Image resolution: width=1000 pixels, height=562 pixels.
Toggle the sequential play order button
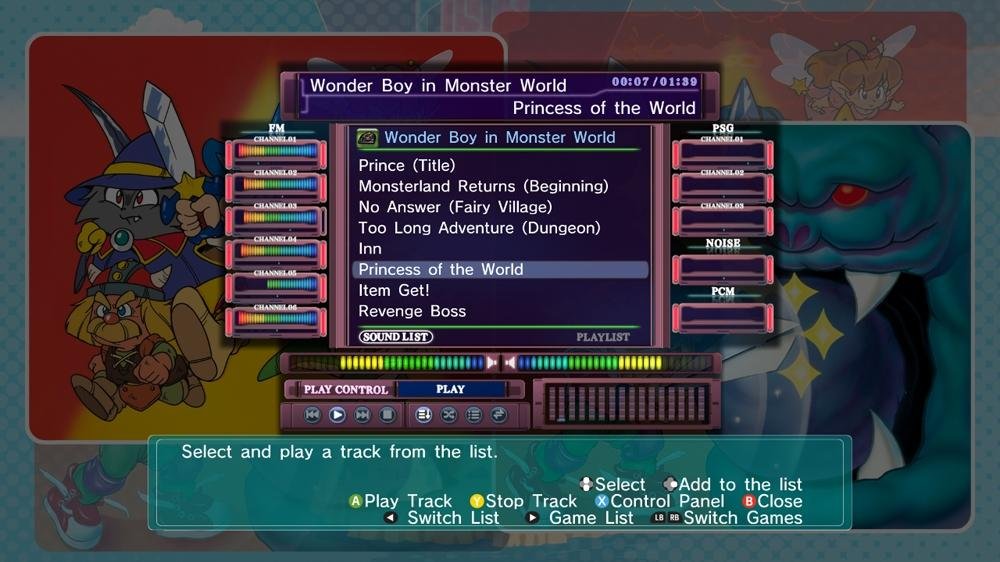click(423, 415)
